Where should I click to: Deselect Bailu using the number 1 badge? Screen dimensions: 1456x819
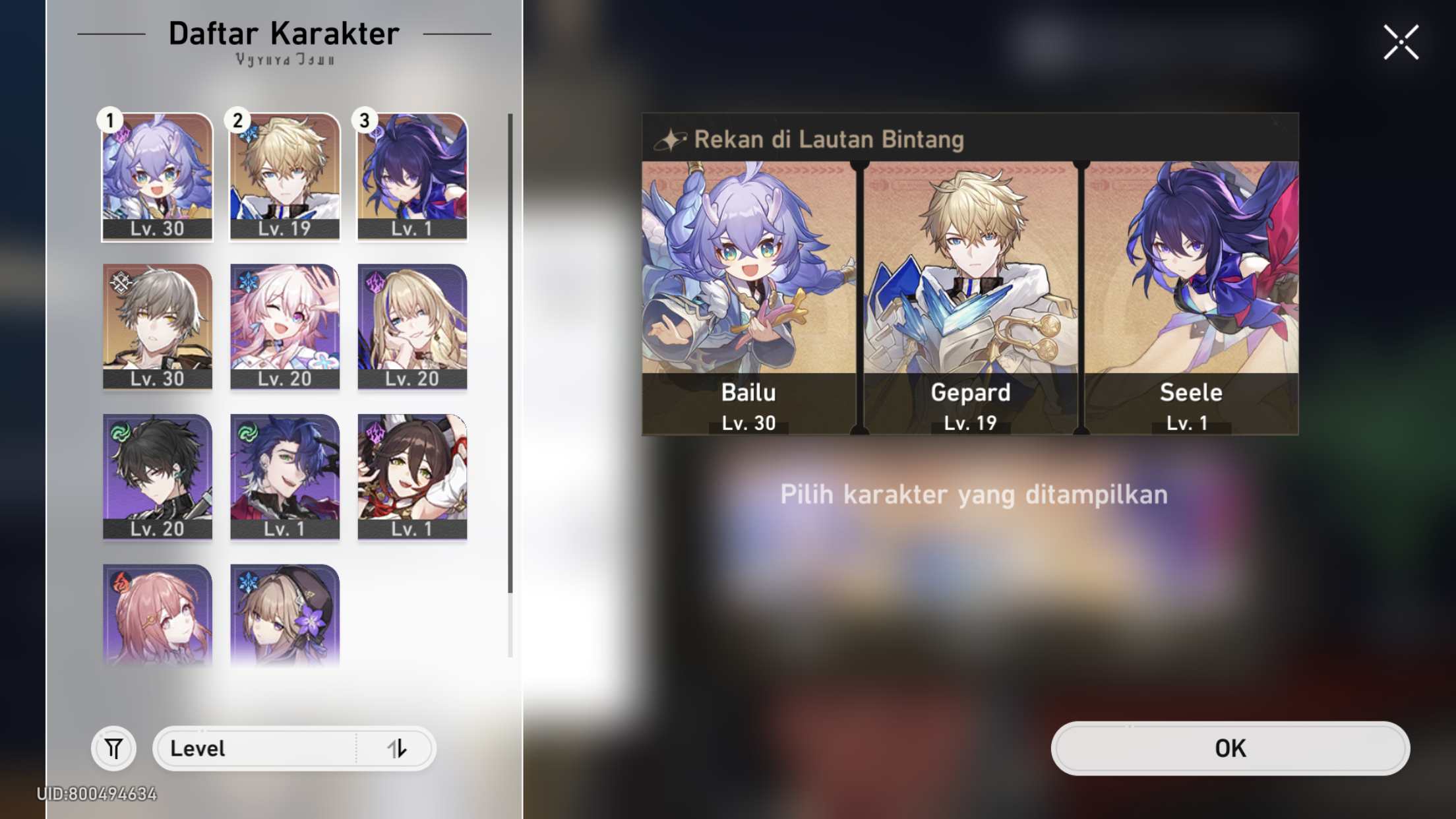[x=109, y=120]
